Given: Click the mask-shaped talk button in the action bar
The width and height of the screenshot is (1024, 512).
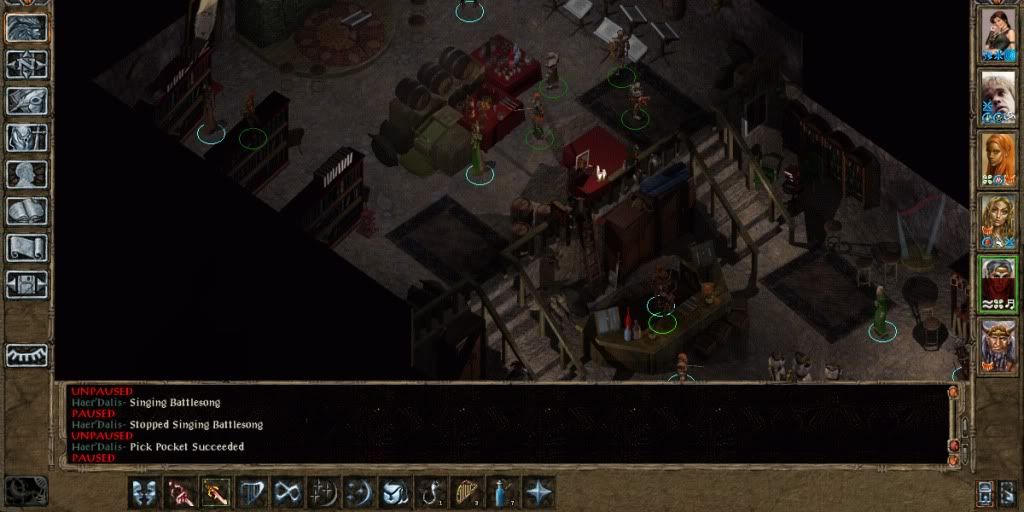Looking at the screenshot, I should 143,492.
